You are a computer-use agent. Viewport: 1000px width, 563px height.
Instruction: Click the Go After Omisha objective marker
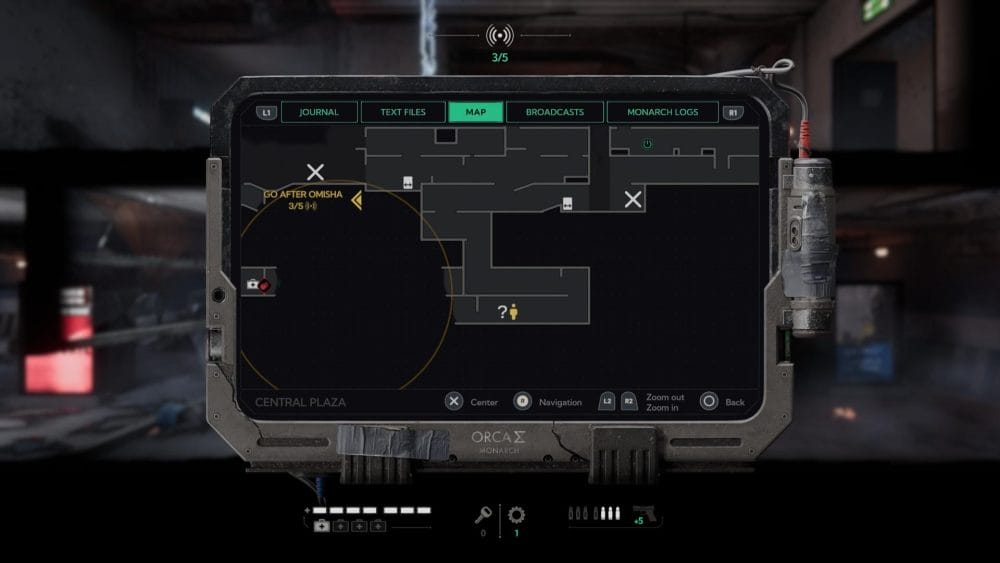click(x=356, y=201)
